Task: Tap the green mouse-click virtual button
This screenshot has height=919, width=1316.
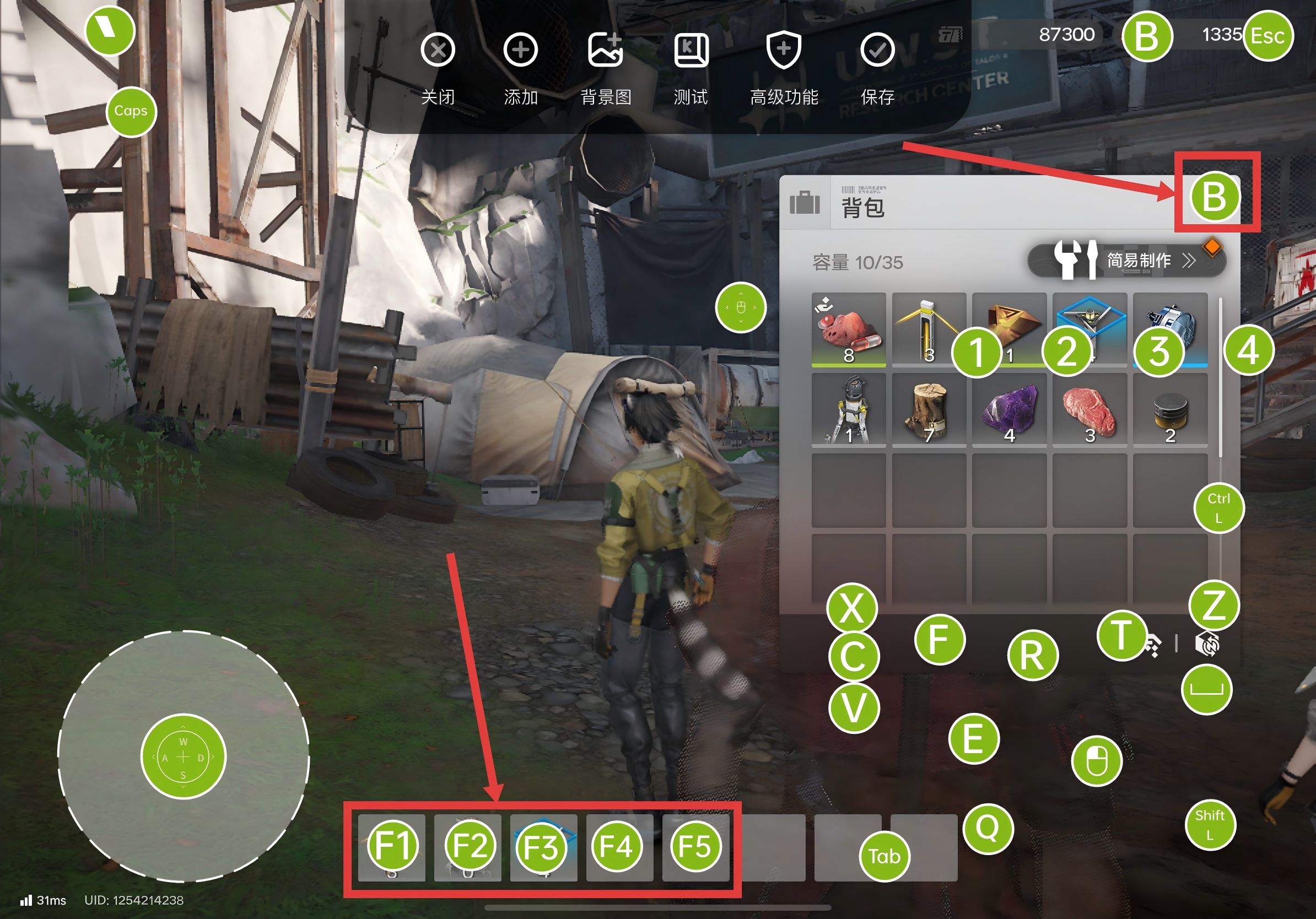Action: (x=1096, y=761)
